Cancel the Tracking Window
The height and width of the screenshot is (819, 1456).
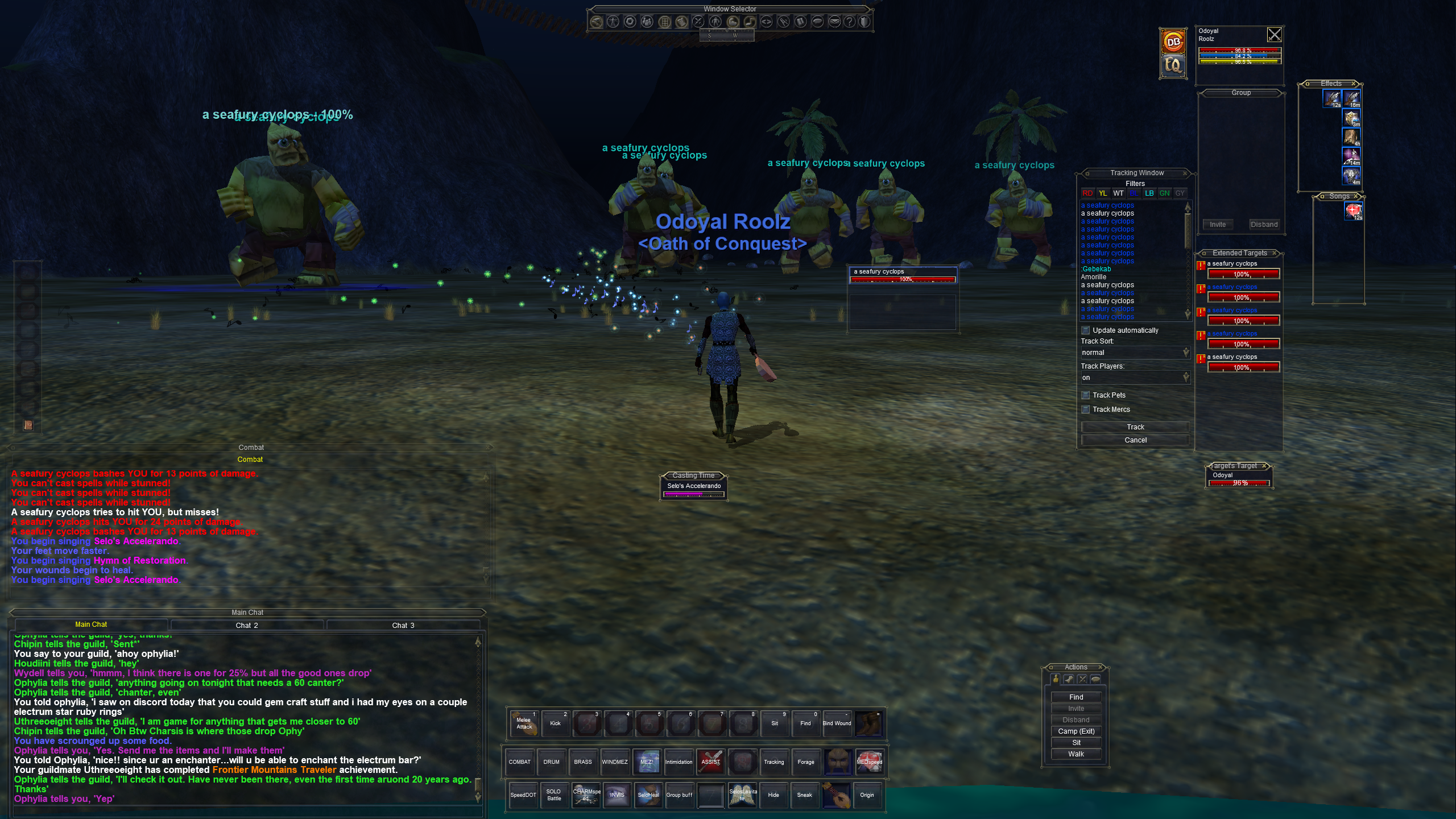(x=1135, y=440)
